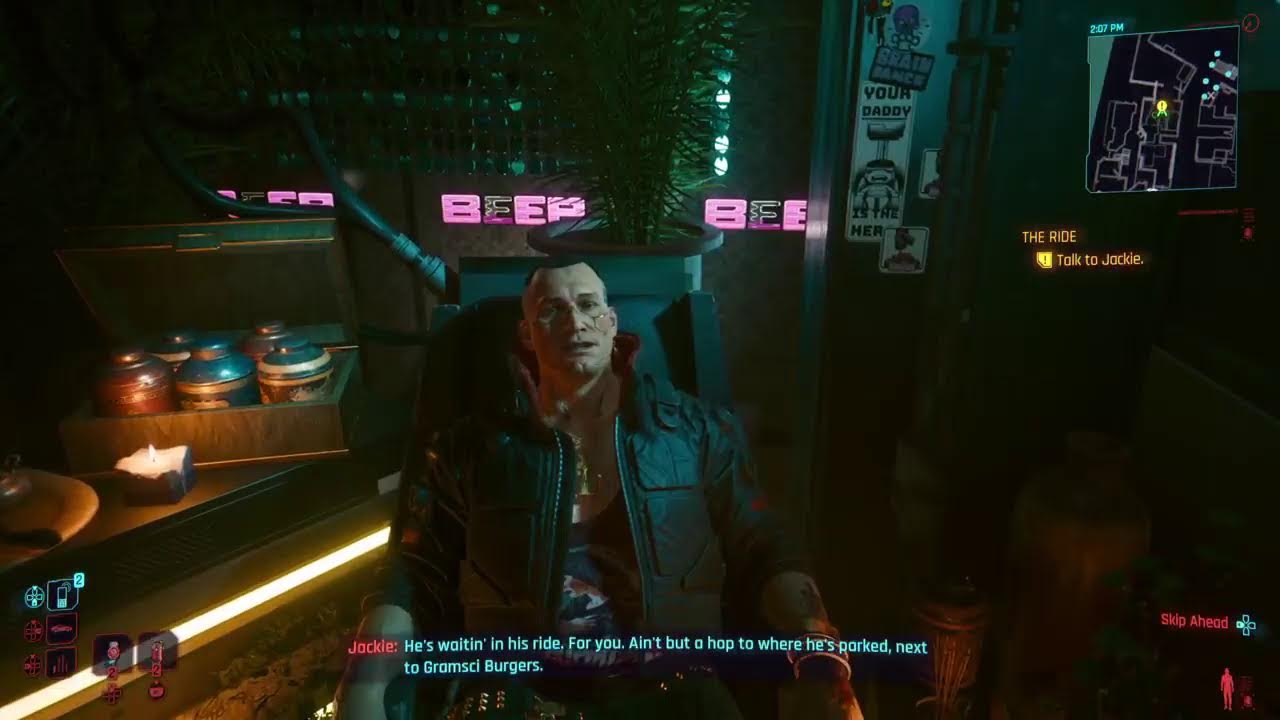Select the radio signal-bars icon on the HUD
1280x720 pixels.
(59, 663)
